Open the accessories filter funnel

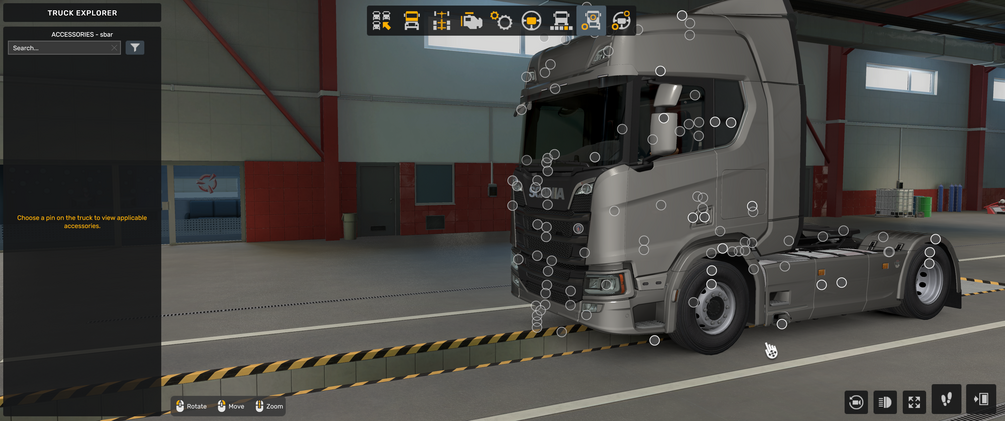(x=135, y=48)
